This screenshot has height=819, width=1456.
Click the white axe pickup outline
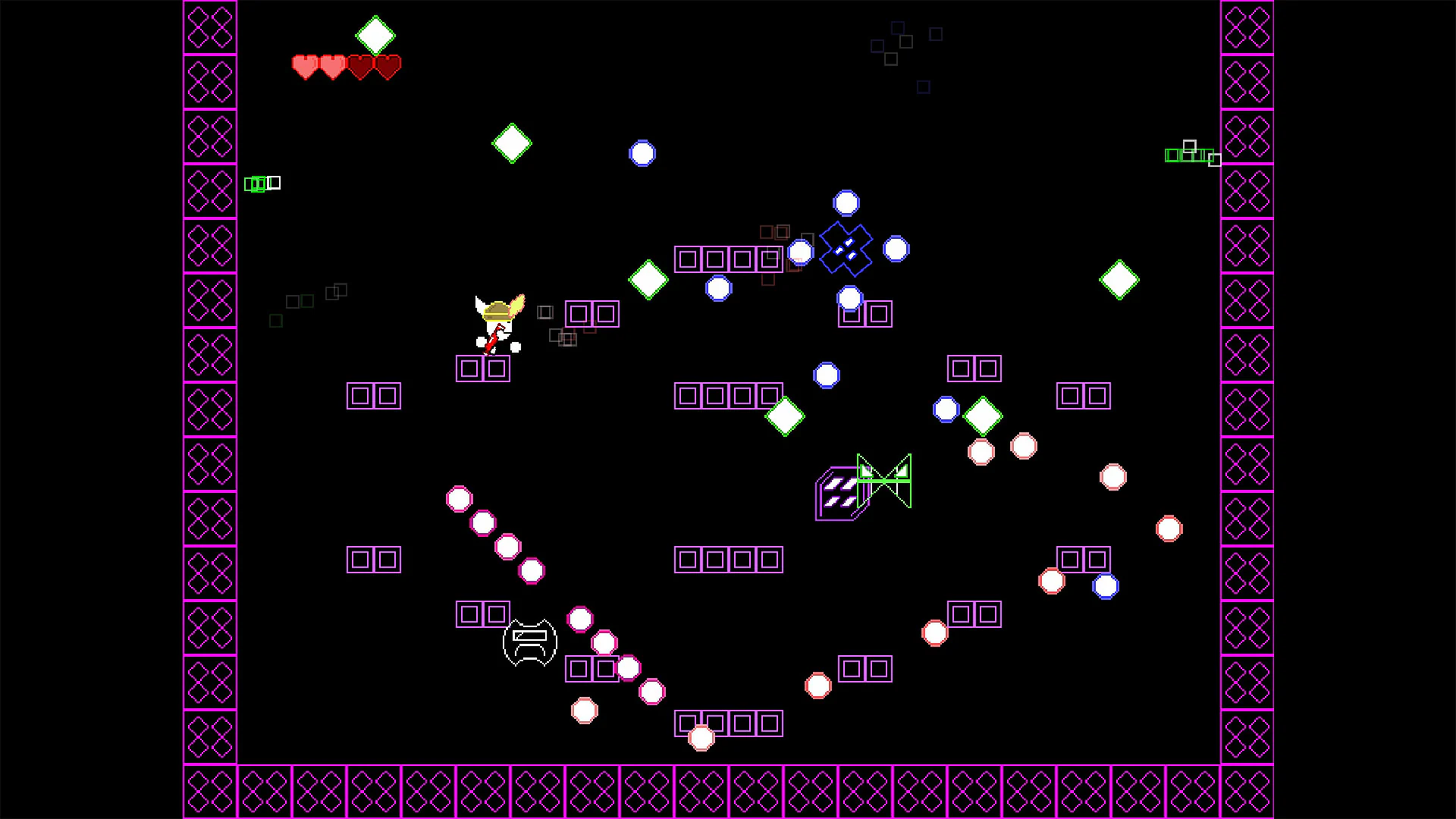click(529, 642)
